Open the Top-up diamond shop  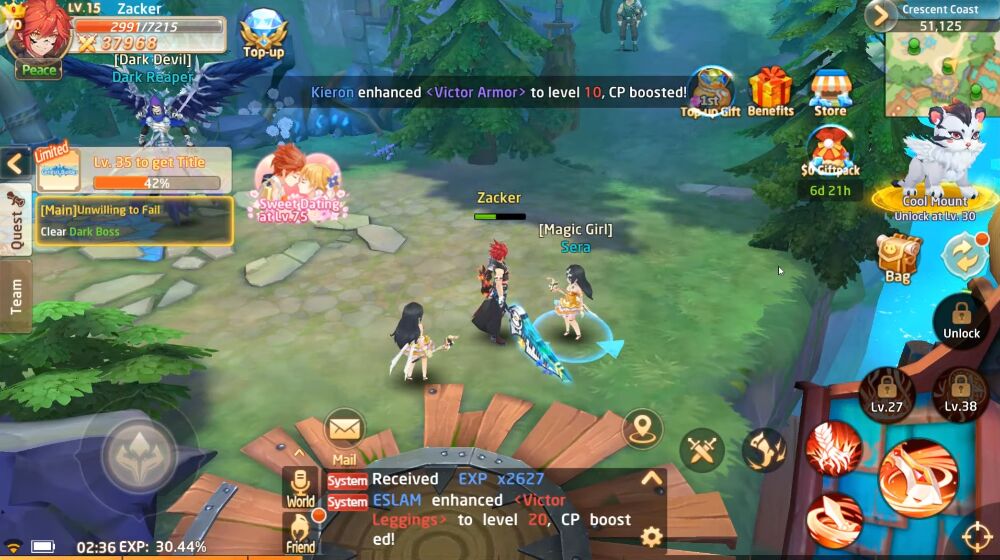point(263,33)
